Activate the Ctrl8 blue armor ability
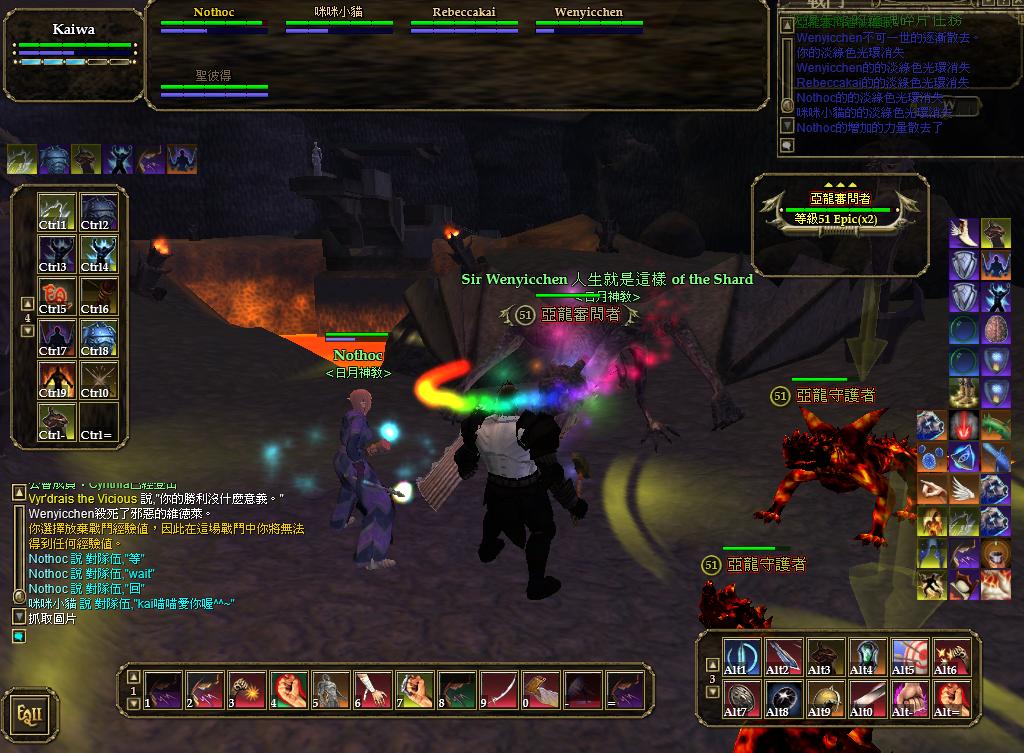The image size is (1024, 753). click(98, 337)
